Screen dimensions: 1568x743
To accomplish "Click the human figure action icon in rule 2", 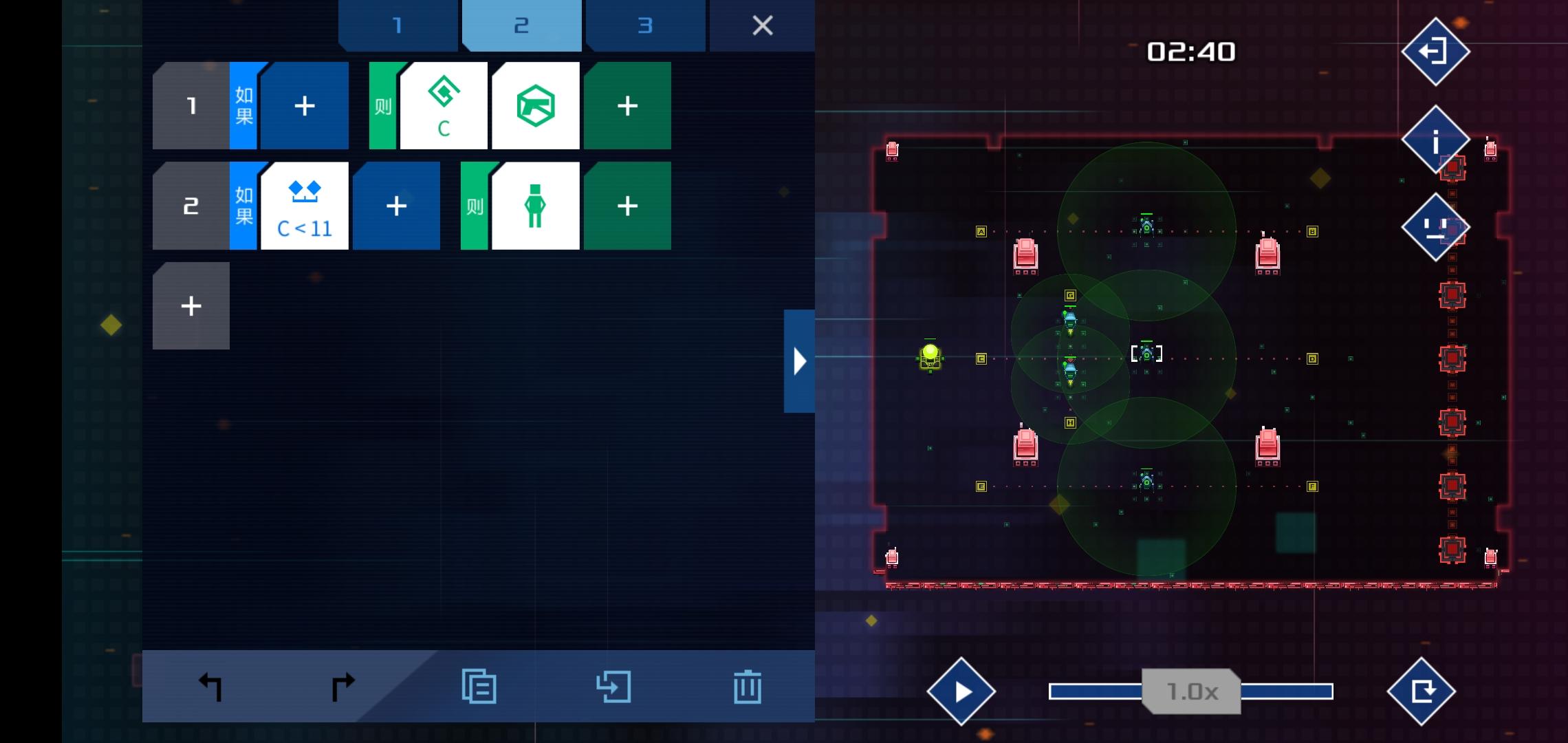I will point(536,205).
